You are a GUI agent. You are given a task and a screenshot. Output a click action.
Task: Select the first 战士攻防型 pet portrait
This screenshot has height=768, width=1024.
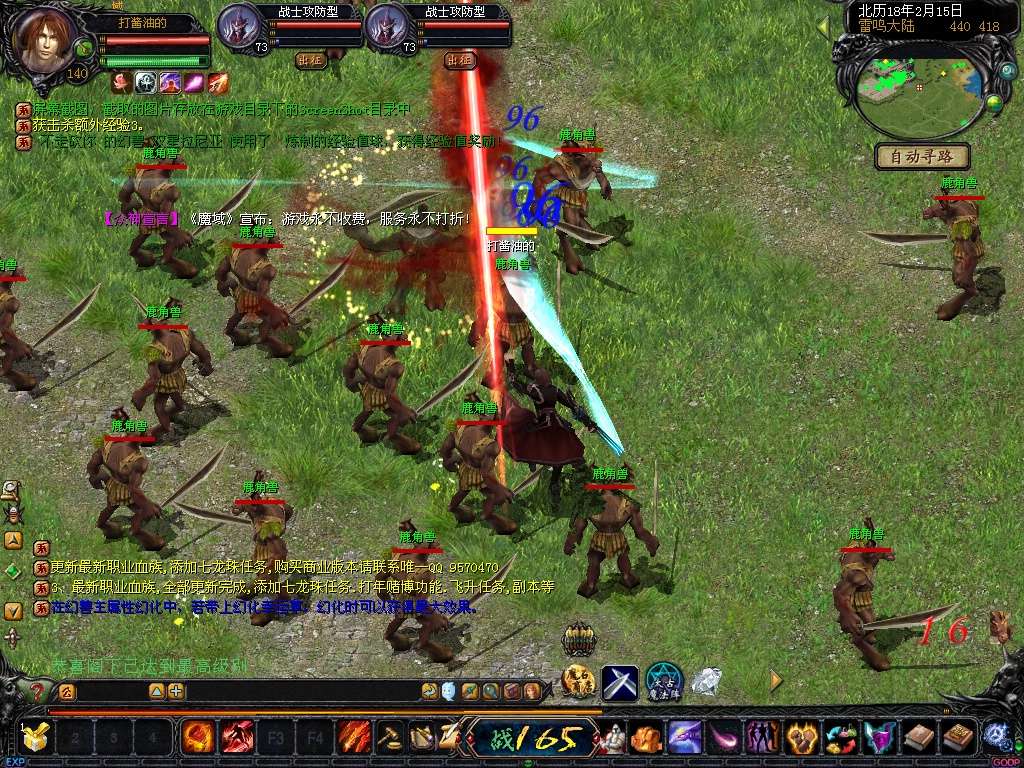pyautogui.click(x=239, y=27)
